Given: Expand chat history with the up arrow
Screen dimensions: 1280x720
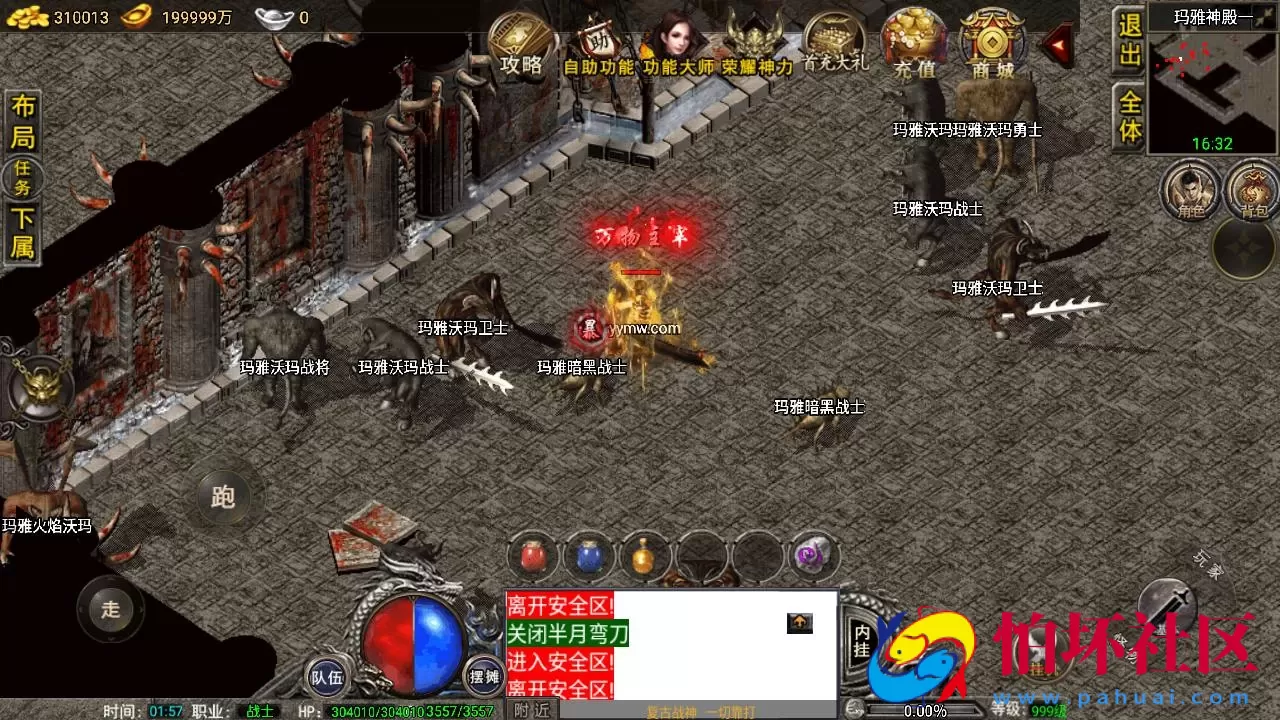Looking at the screenshot, I should click(x=798, y=623).
